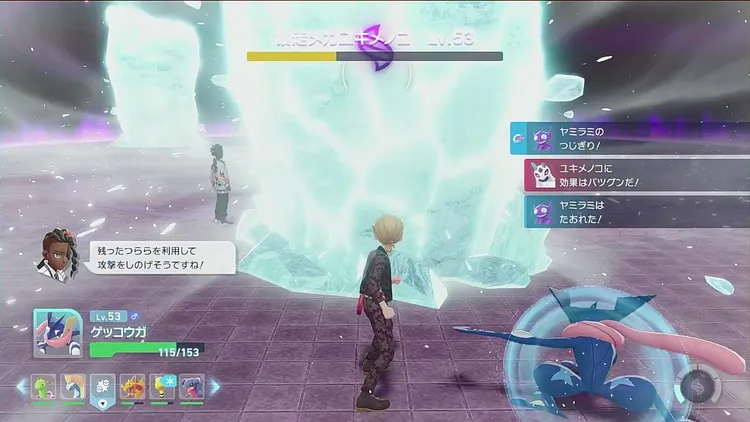Open the ヤミラミは たおれた battle log entry

tap(630, 211)
